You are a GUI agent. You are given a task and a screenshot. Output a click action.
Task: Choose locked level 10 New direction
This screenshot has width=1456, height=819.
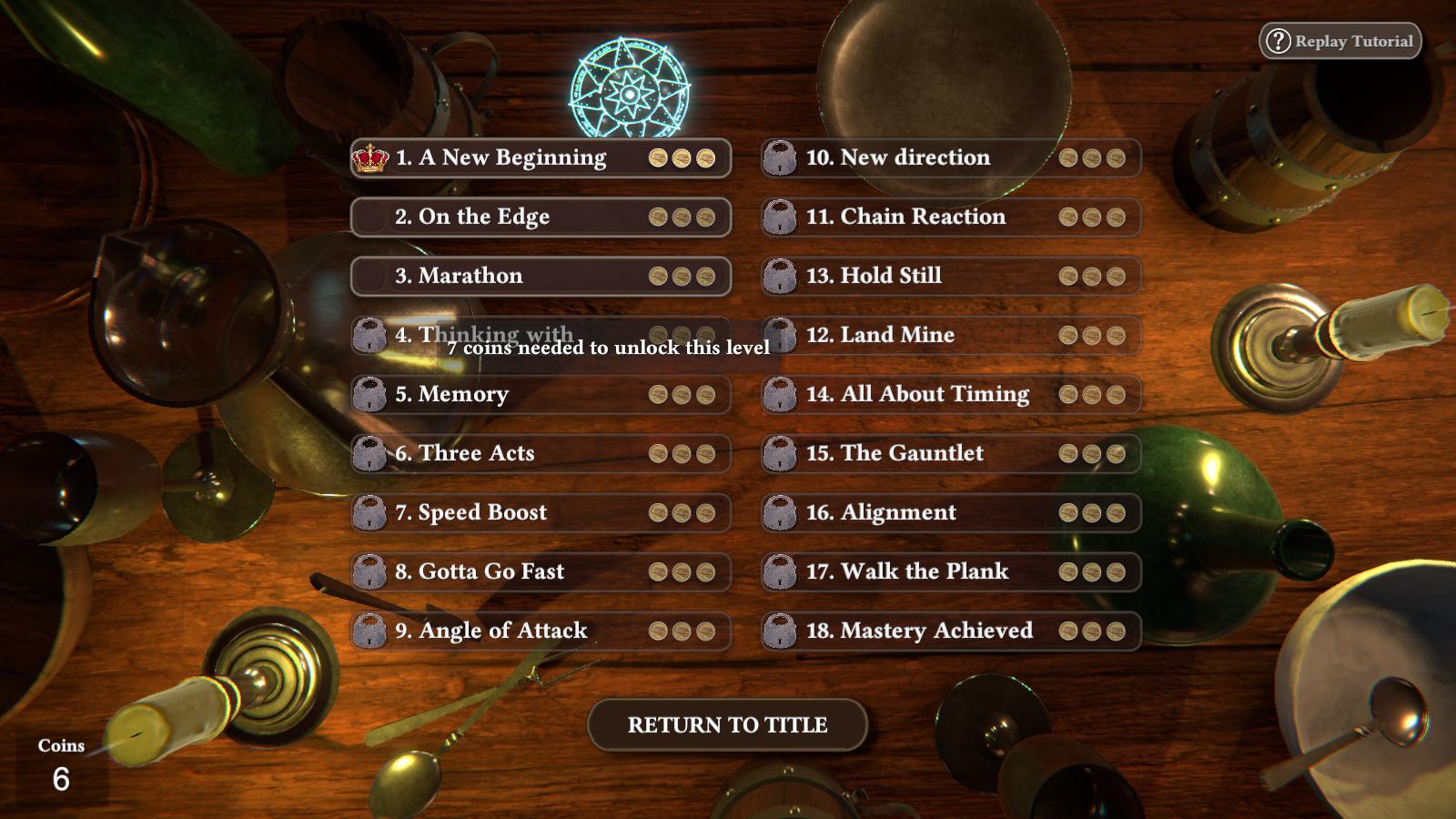pyautogui.click(x=951, y=158)
